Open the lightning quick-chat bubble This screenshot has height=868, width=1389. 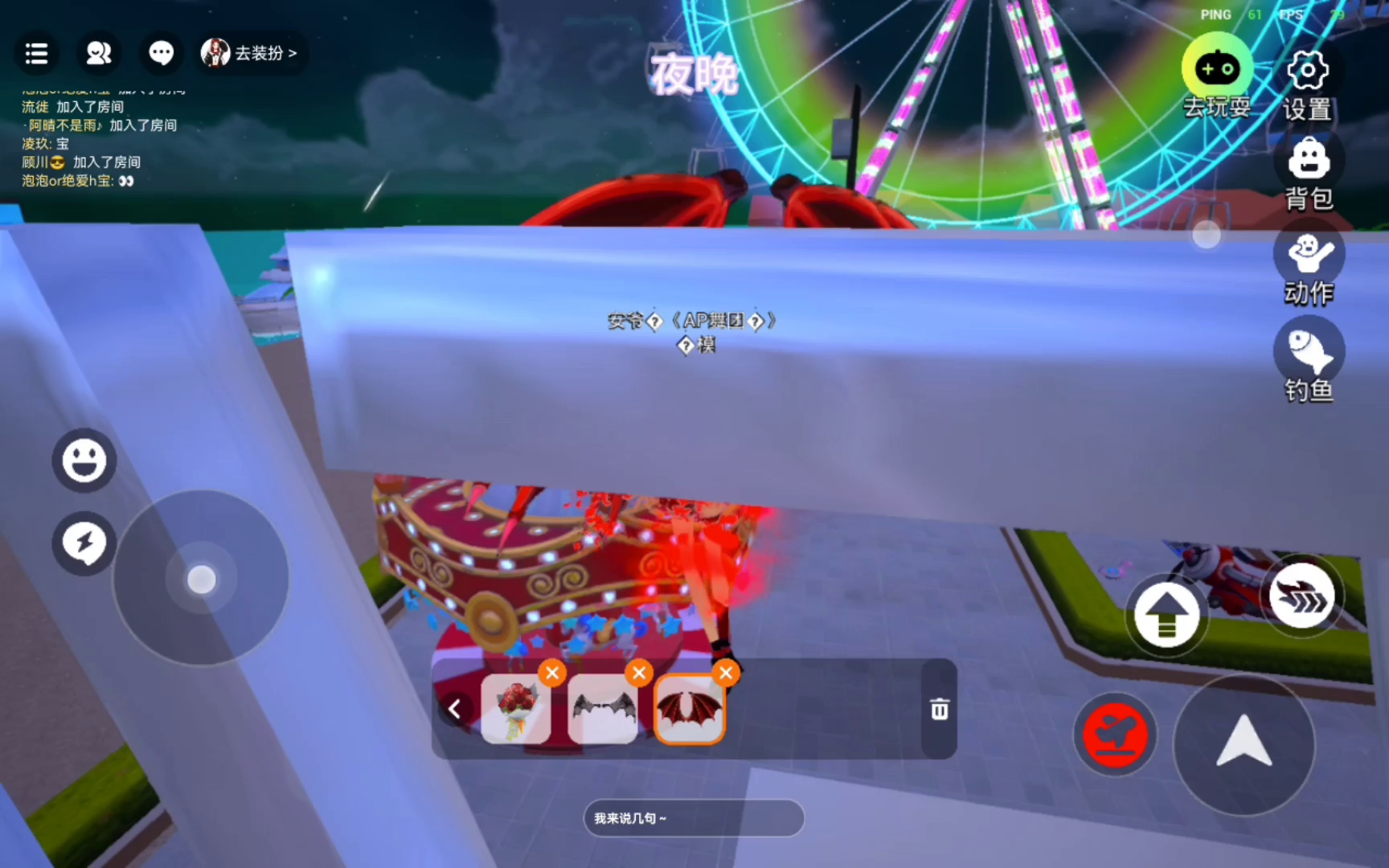[84, 543]
